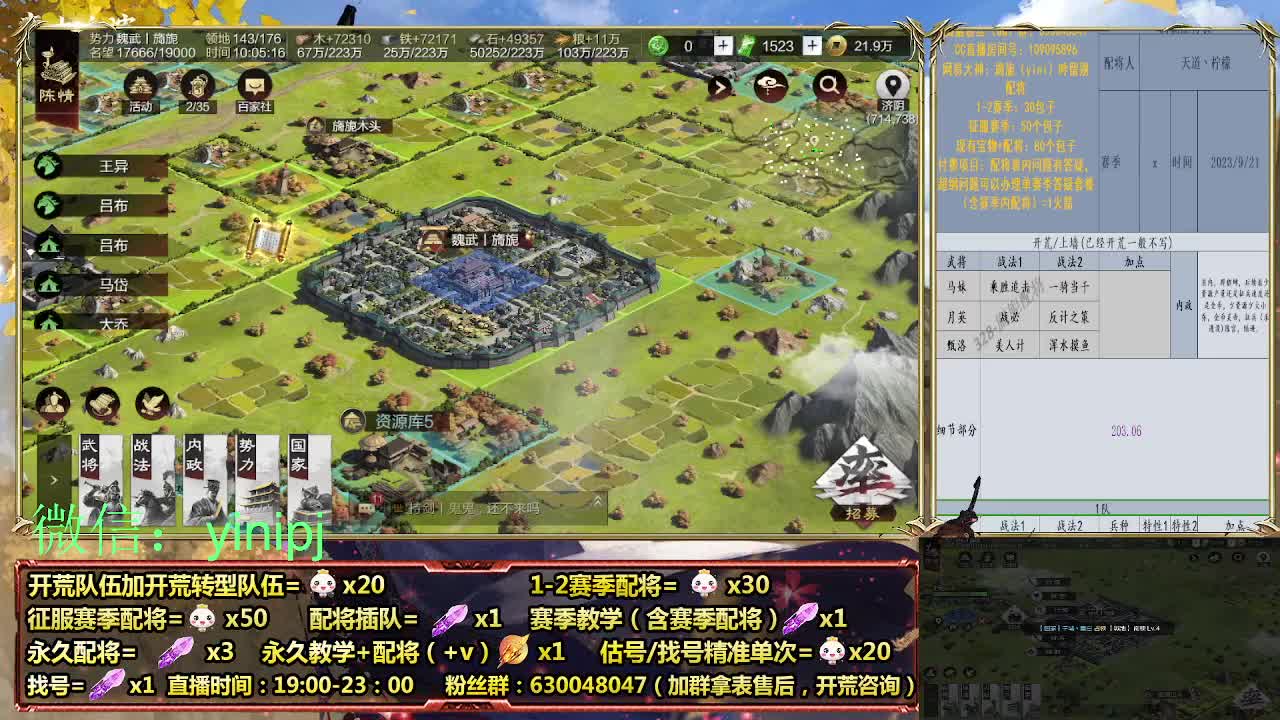Screen dimensions: 1280x720
Task: Click the character portrait icon in the lower-left cluster
Action: tap(52, 404)
